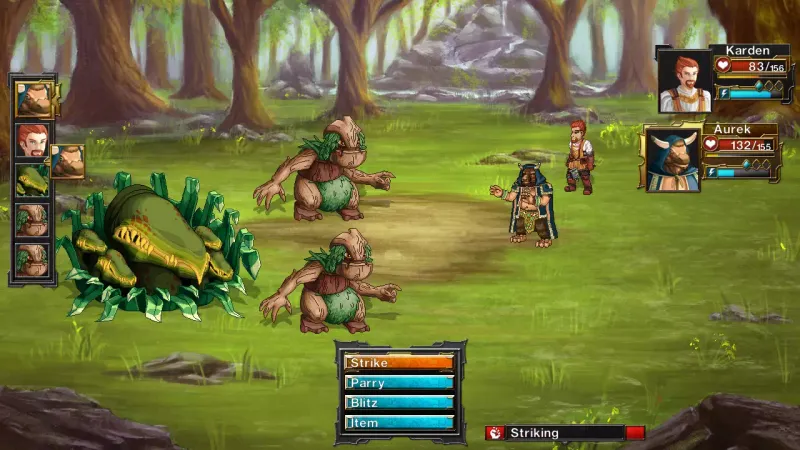Pick the Blitz battle command

(x=399, y=403)
